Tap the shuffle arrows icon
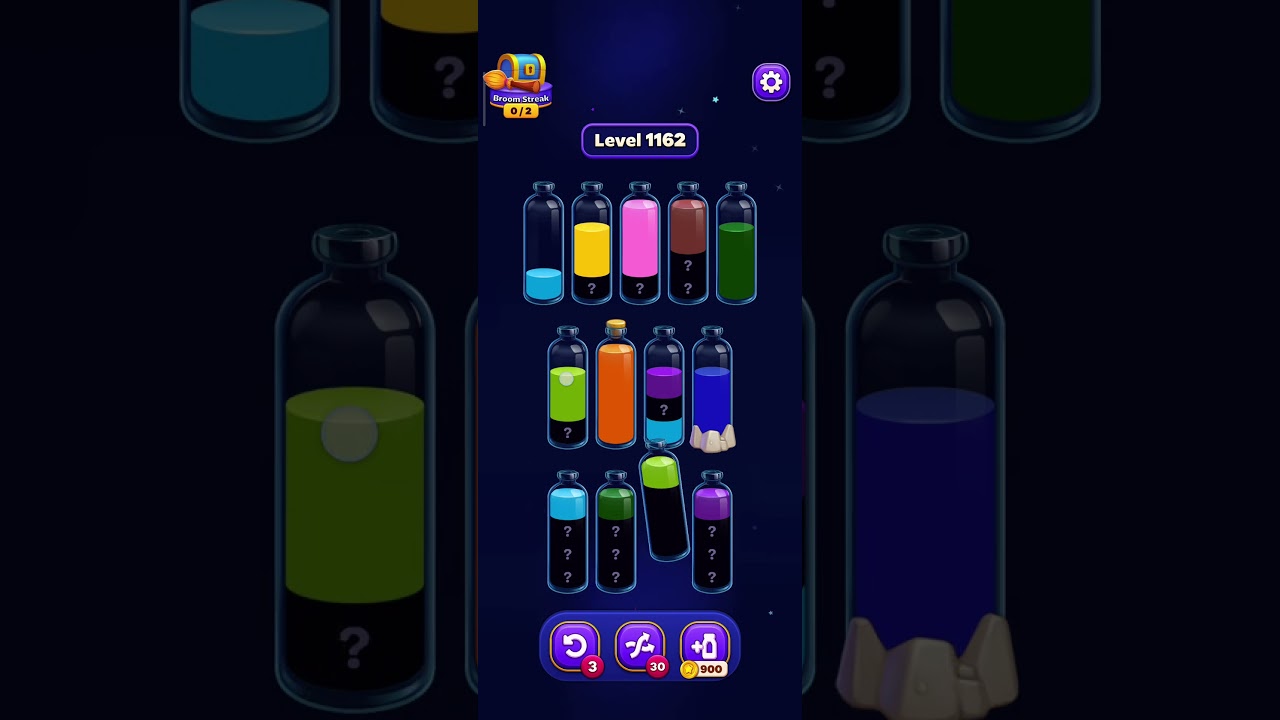The width and height of the screenshot is (1280, 720). 640,645
